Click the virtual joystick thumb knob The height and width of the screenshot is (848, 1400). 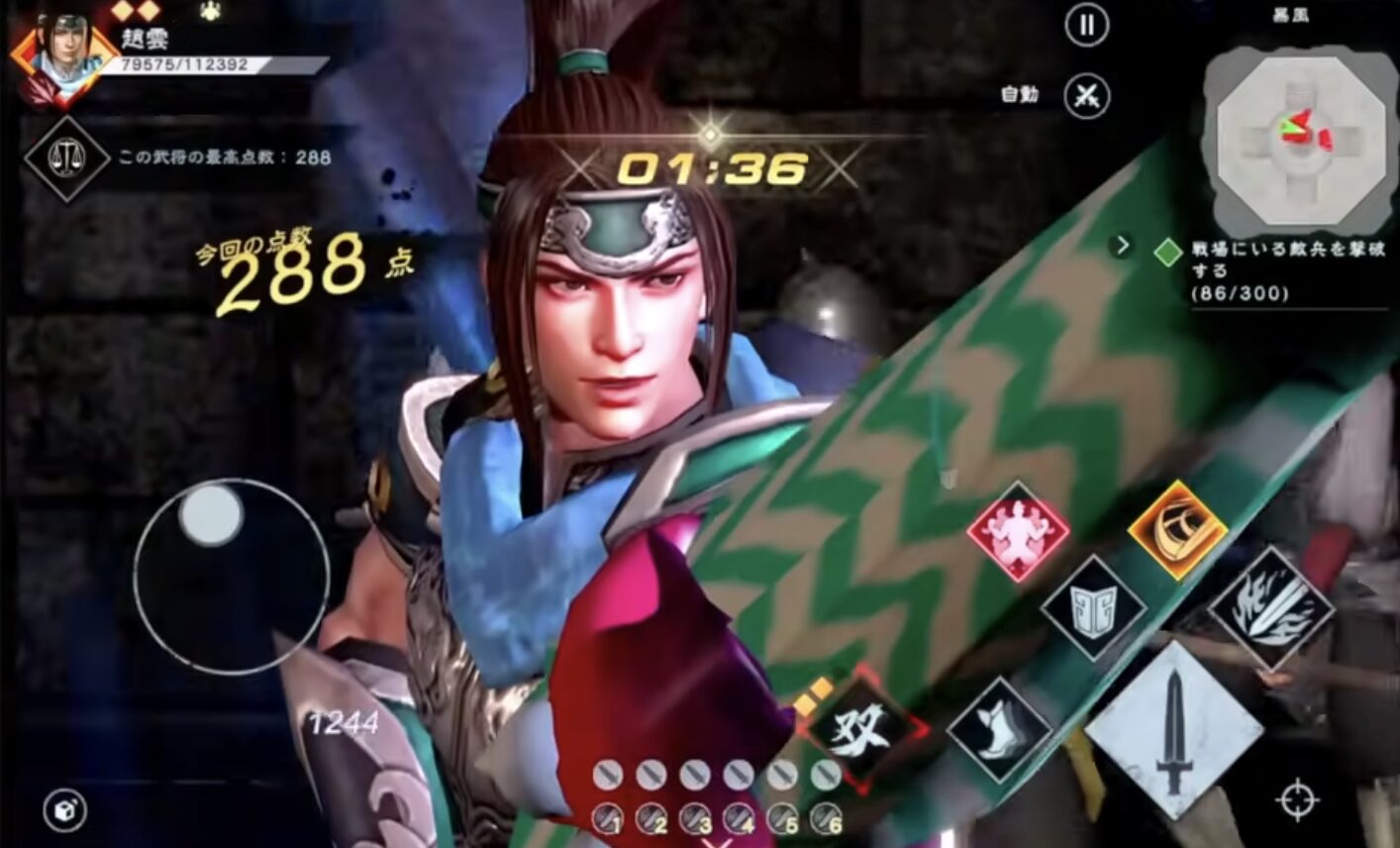coord(211,515)
